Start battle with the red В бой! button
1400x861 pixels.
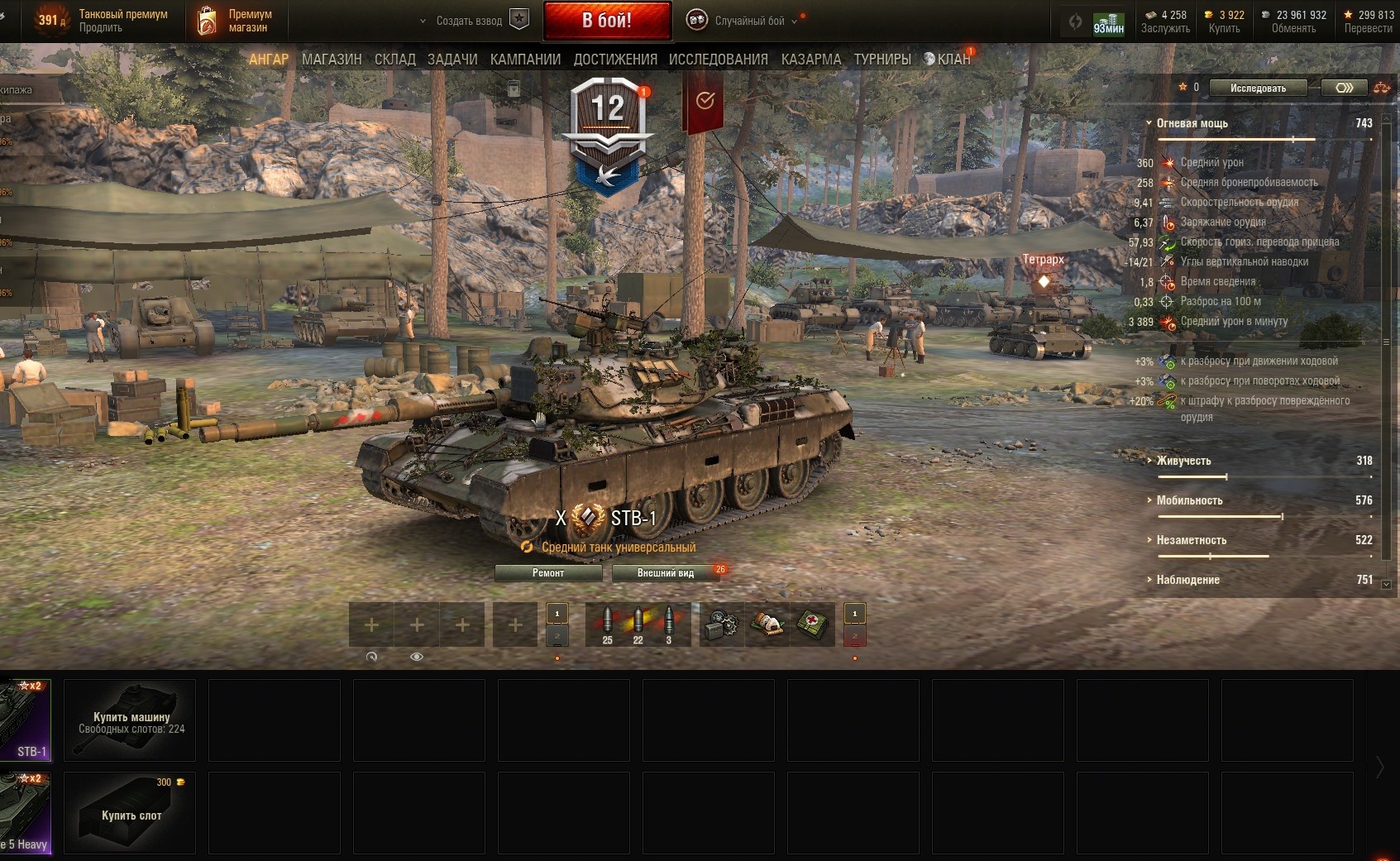tap(607, 21)
